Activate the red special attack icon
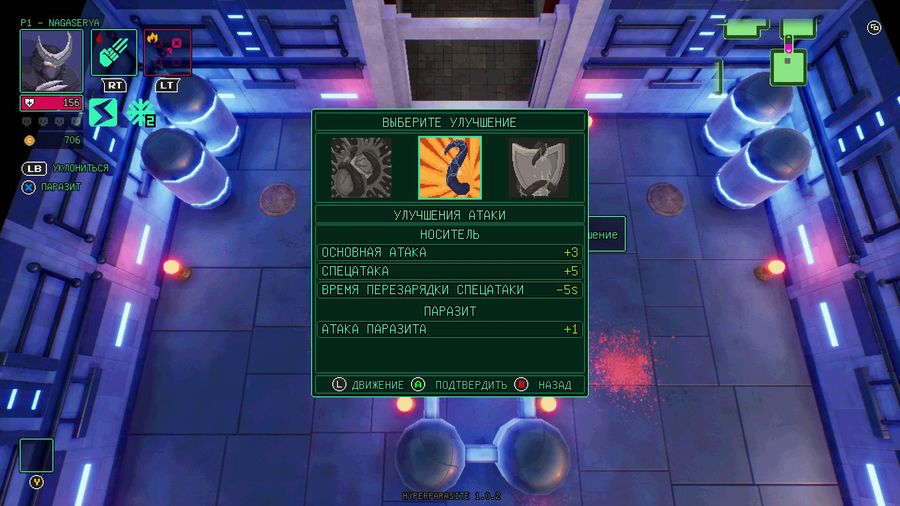The width and height of the screenshot is (900, 506). click(x=166, y=52)
